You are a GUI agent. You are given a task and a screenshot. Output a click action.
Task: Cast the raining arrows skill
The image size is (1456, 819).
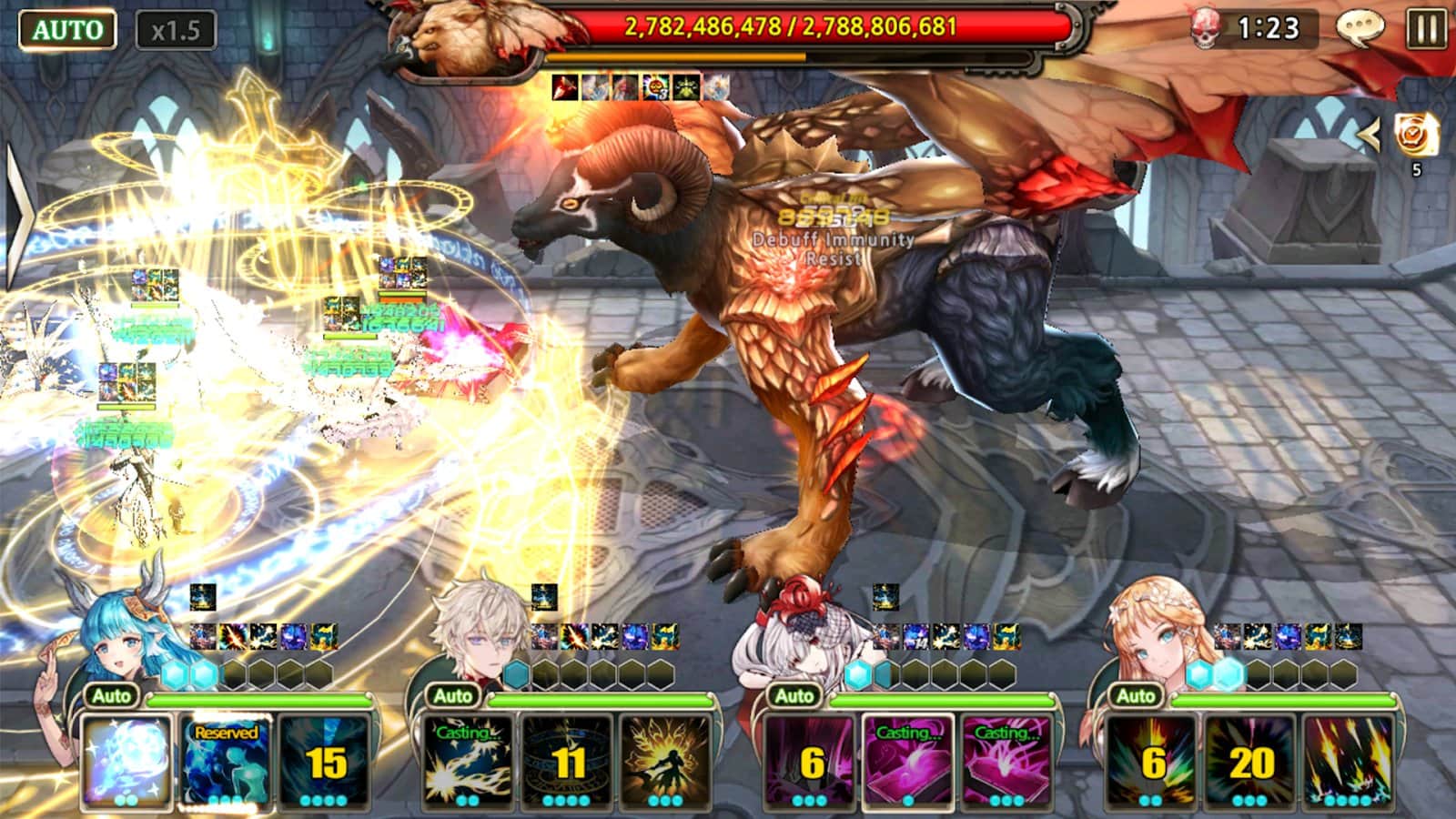pyautogui.click(x=1349, y=761)
